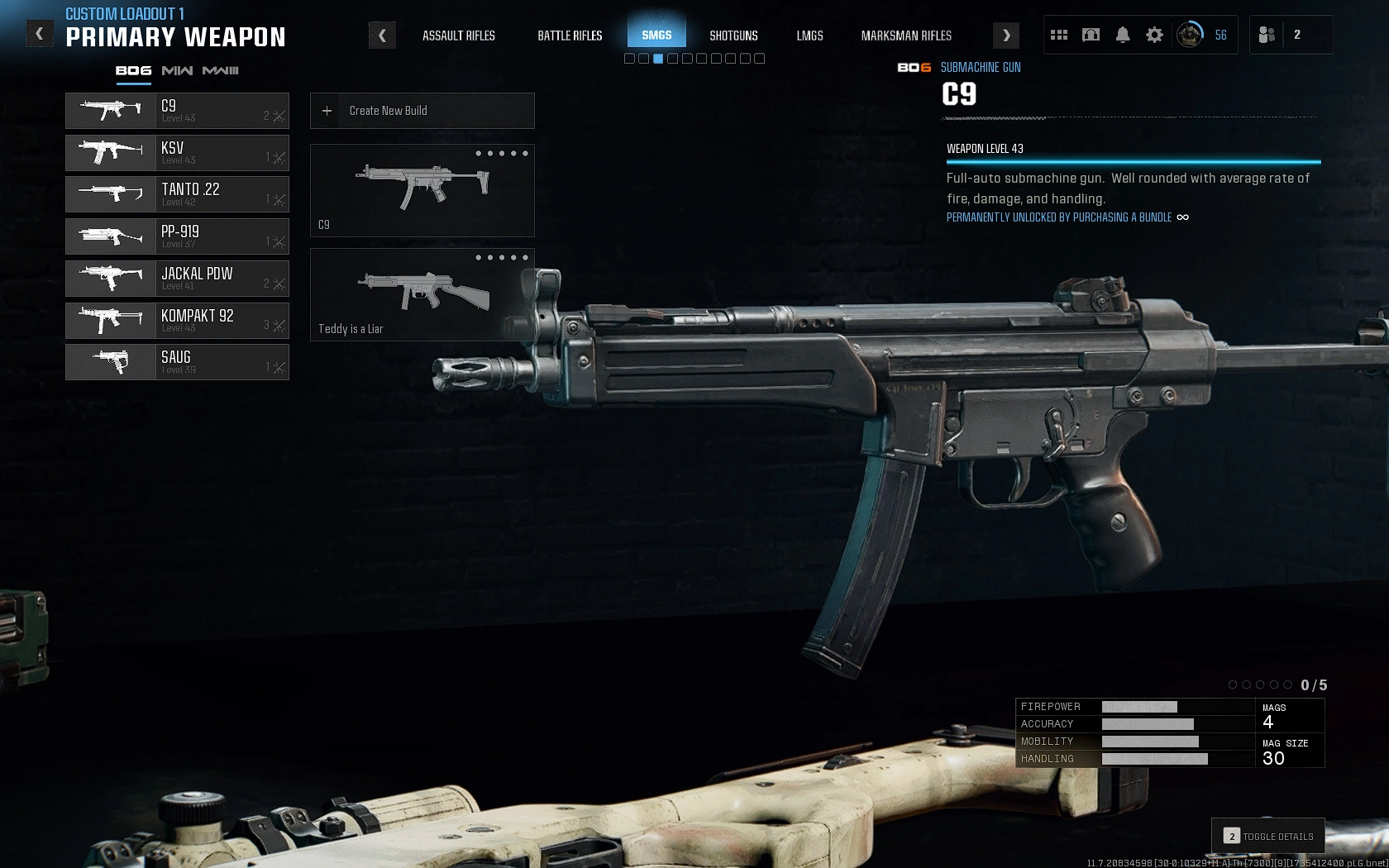This screenshot has height=868, width=1389.
Task: Select the Shotguns weapon category
Action: pyautogui.click(x=733, y=36)
